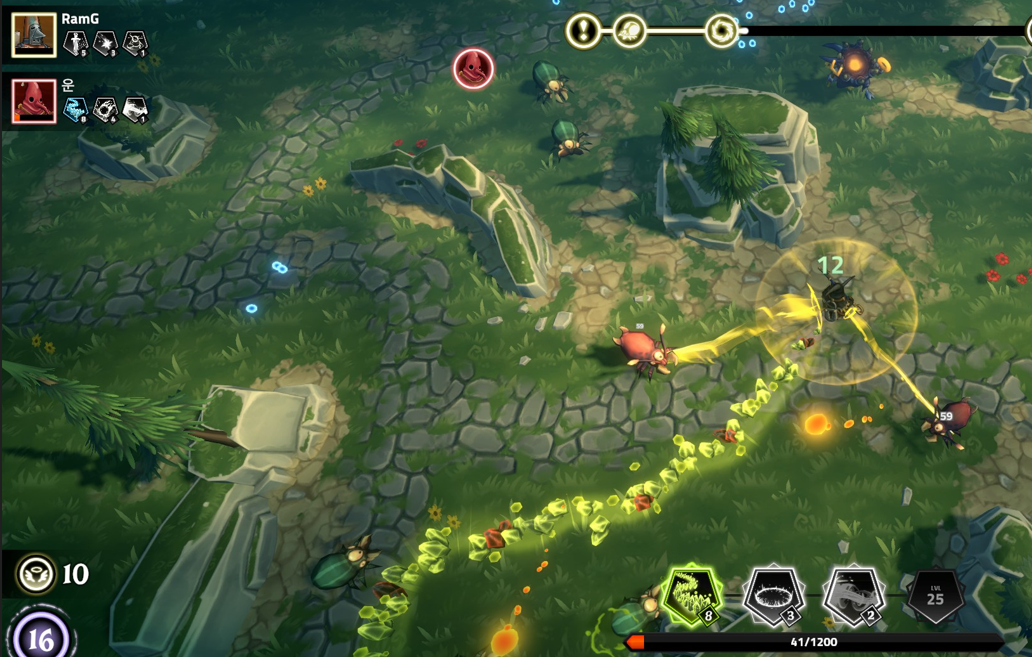
Task: Click the purple level 16 badge
Action: point(41,637)
